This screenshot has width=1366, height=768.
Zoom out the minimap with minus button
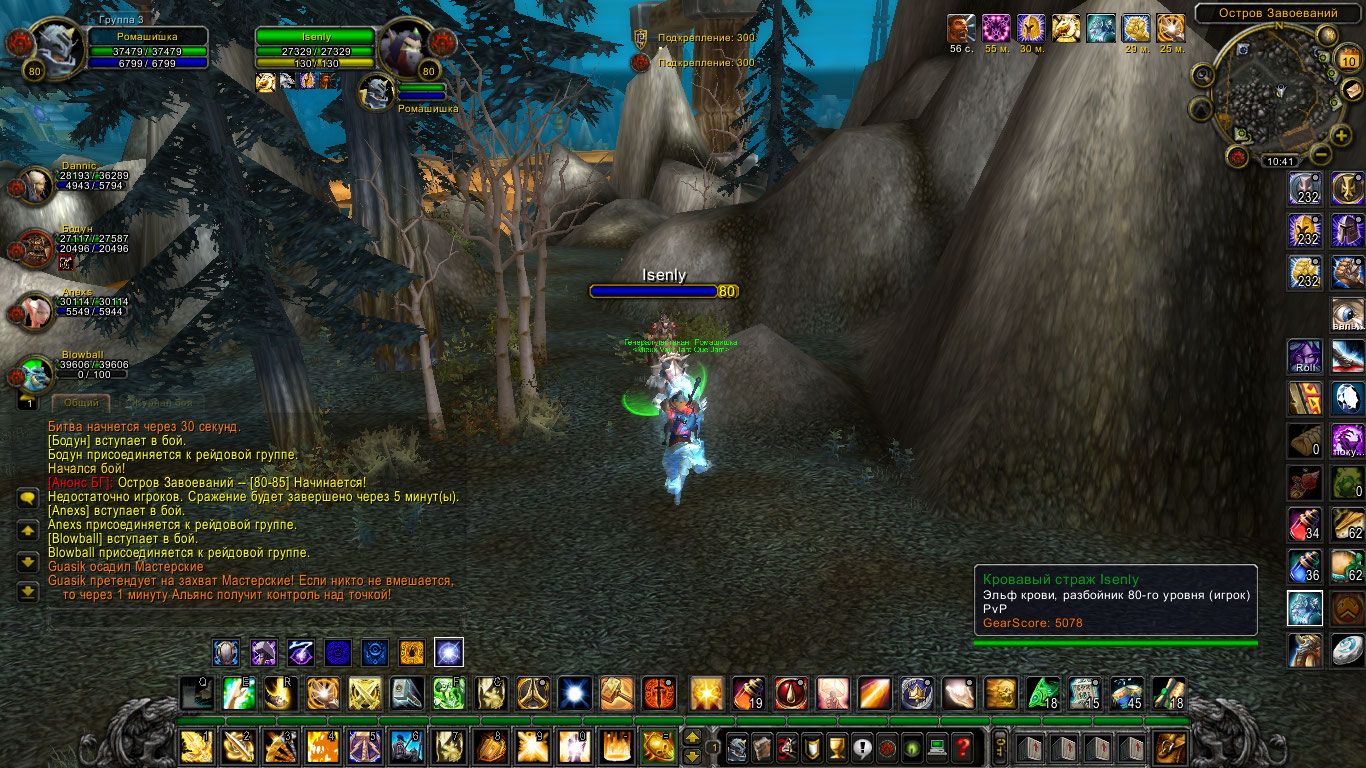[x=1320, y=155]
